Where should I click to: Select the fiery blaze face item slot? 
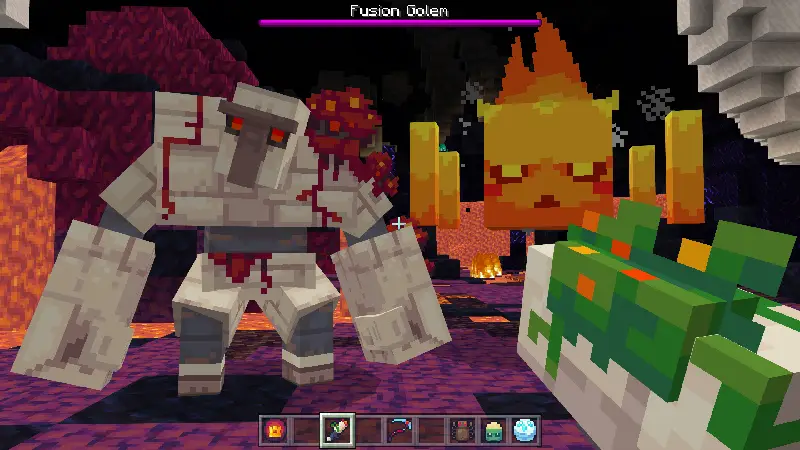[x=272, y=430]
